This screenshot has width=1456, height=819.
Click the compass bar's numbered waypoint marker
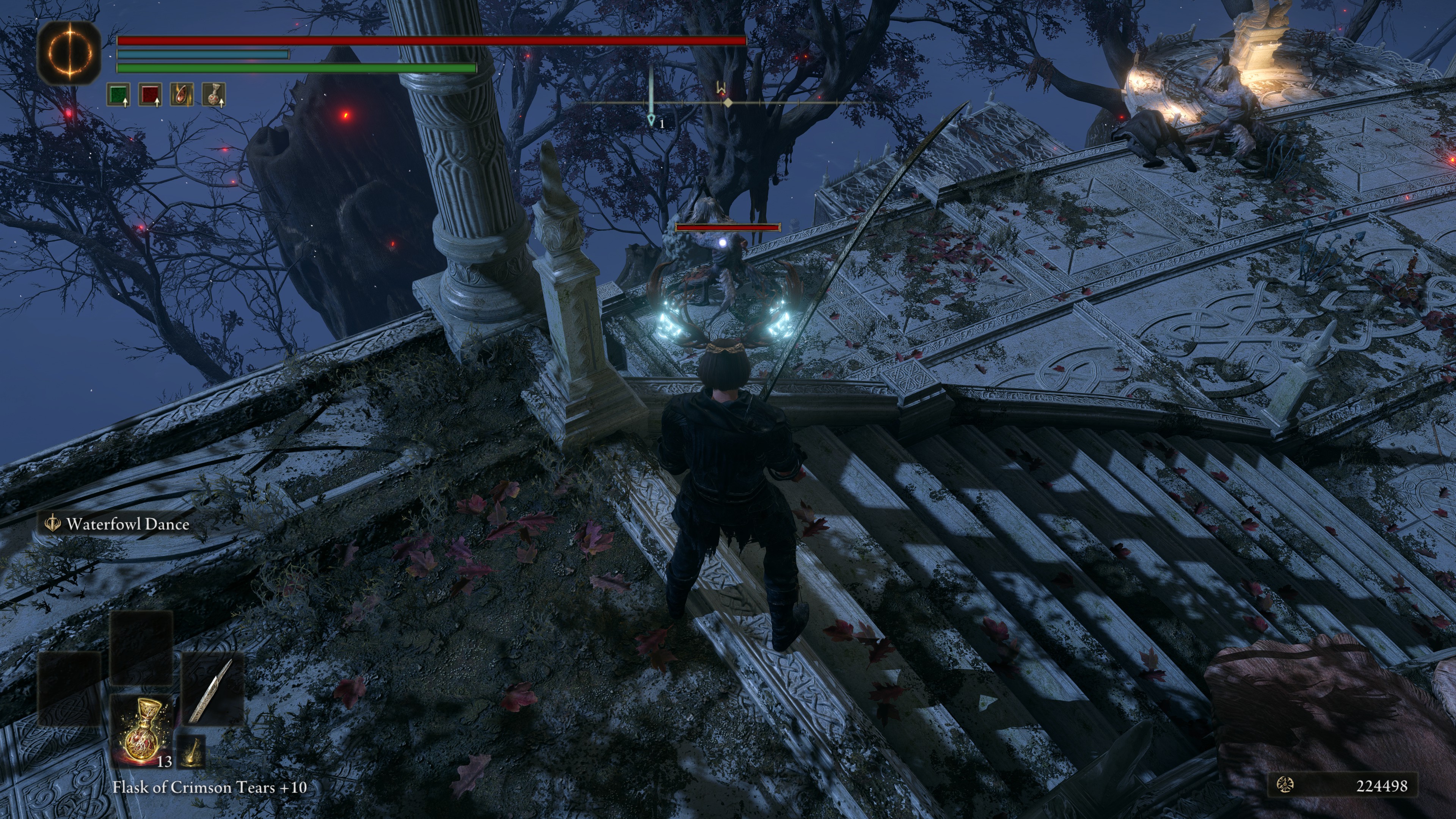[651, 119]
